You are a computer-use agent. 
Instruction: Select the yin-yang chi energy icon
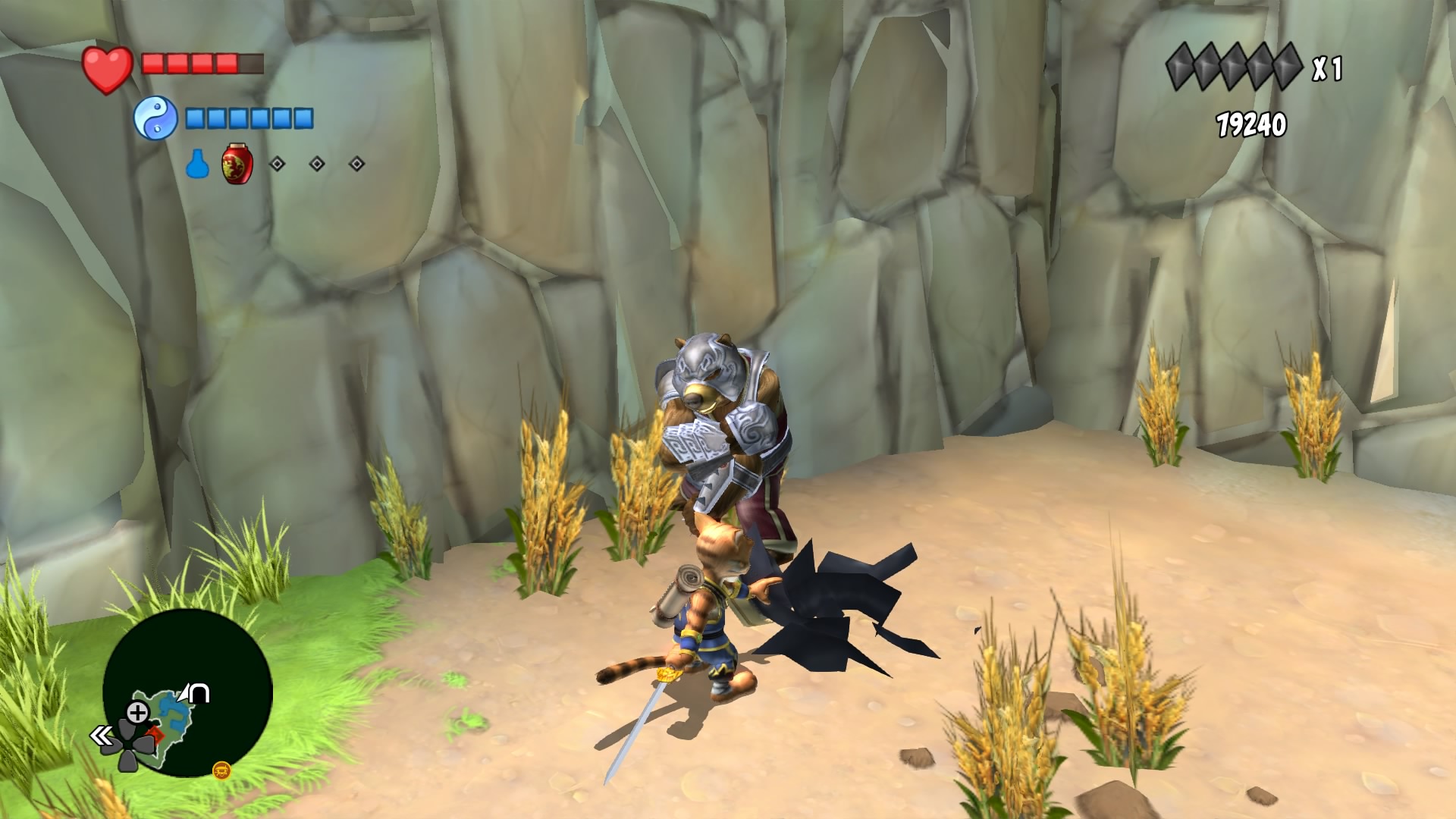tap(157, 118)
